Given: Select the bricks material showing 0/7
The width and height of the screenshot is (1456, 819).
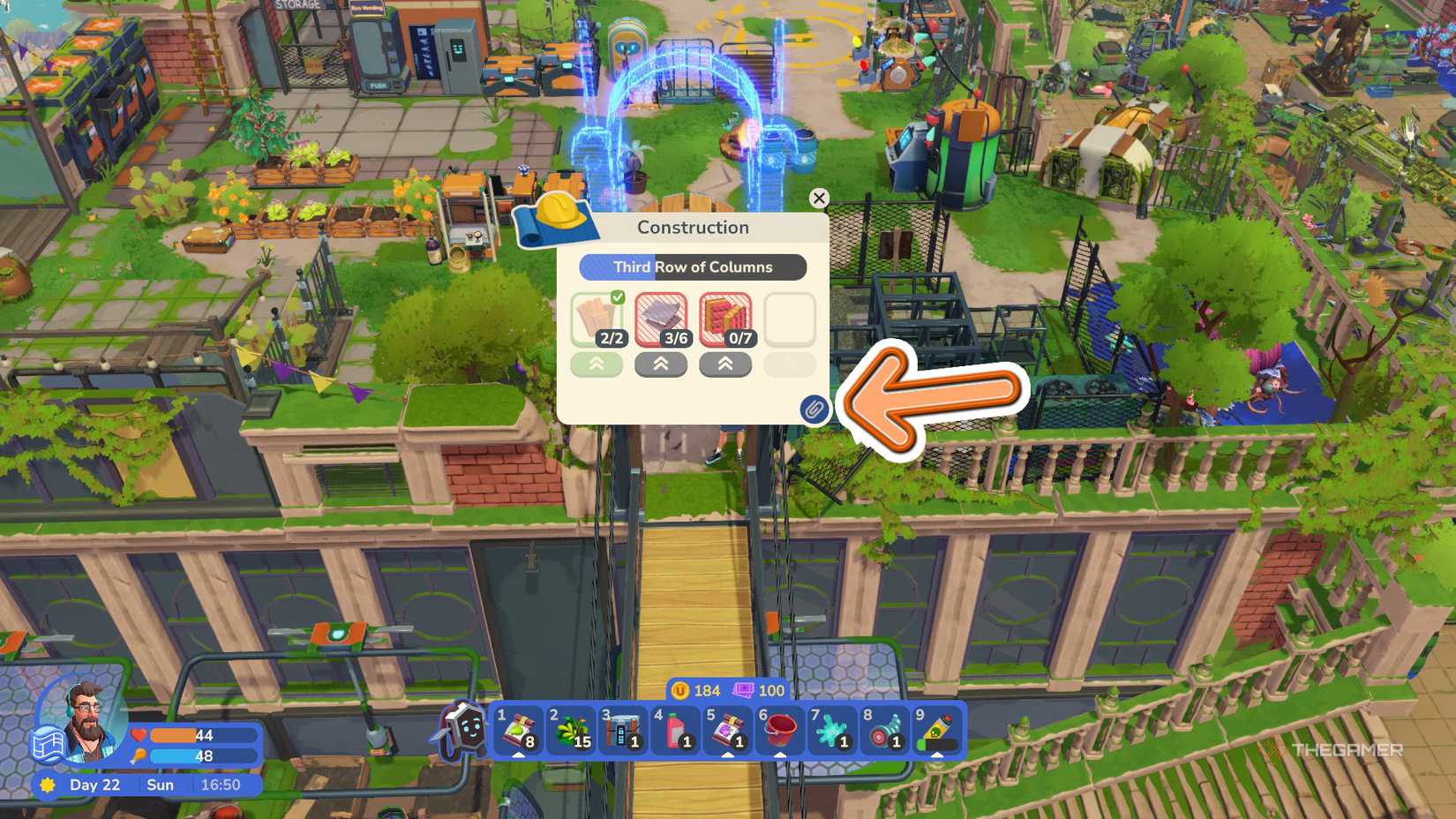Looking at the screenshot, I should coord(725,316).
